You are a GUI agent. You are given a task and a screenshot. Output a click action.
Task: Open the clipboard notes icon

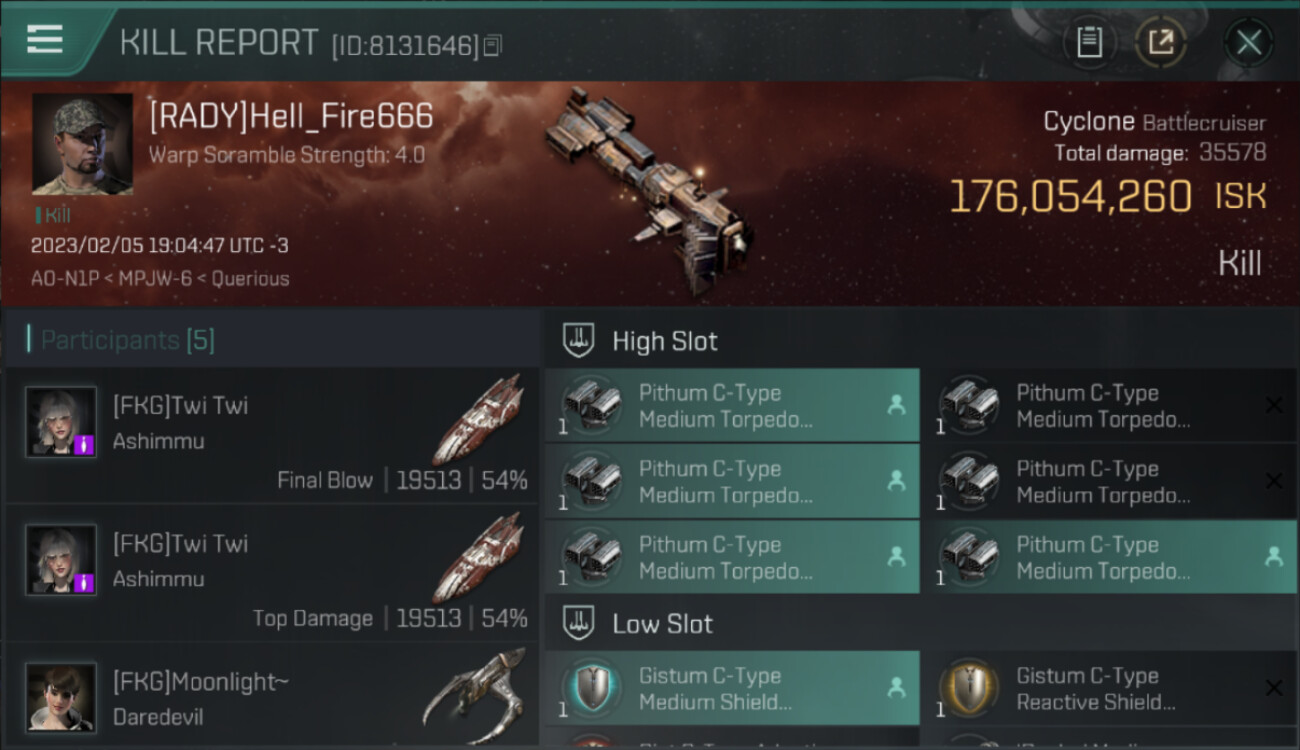1089,42
